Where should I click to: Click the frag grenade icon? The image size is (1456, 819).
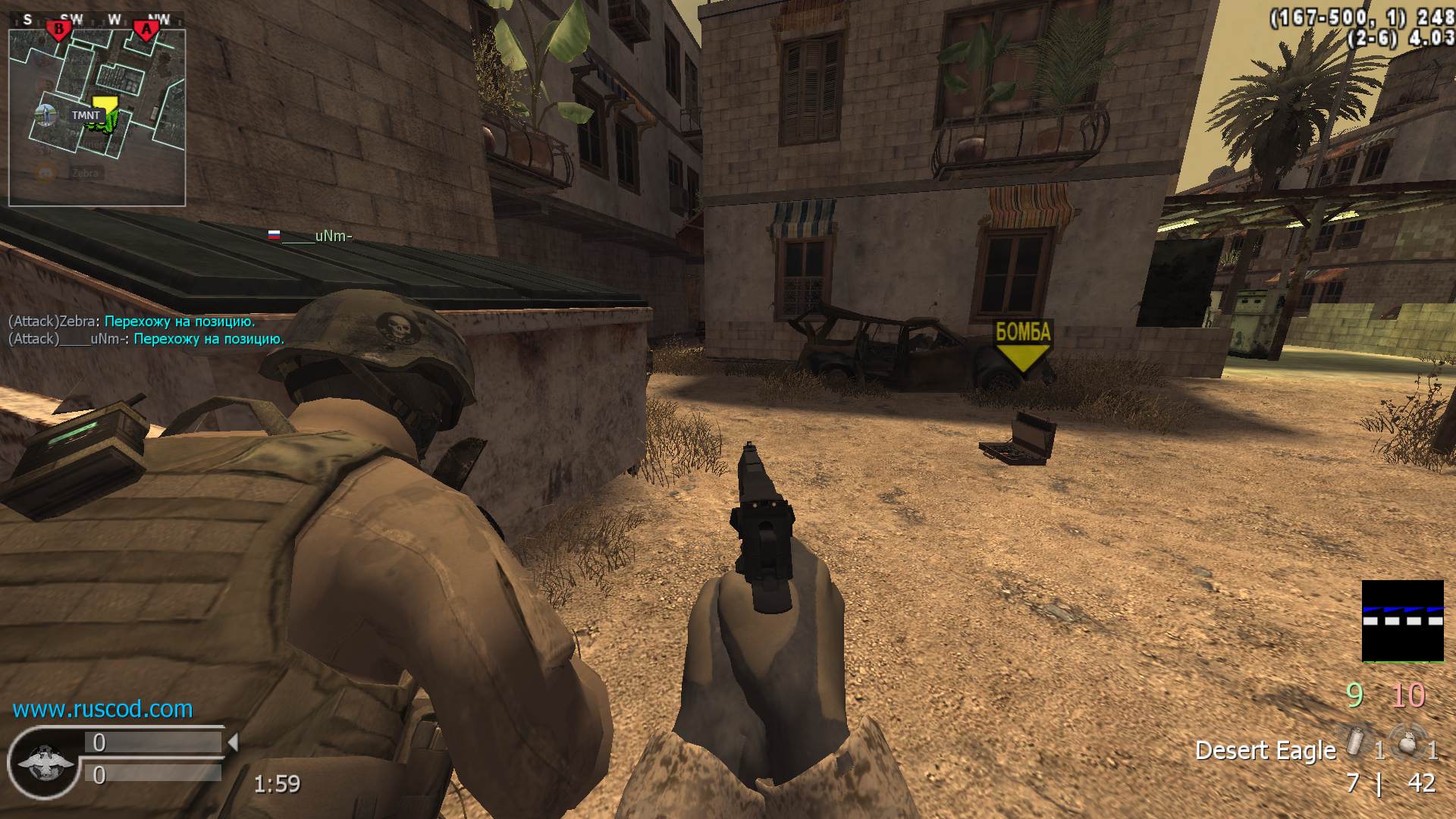pos(1407,741)
